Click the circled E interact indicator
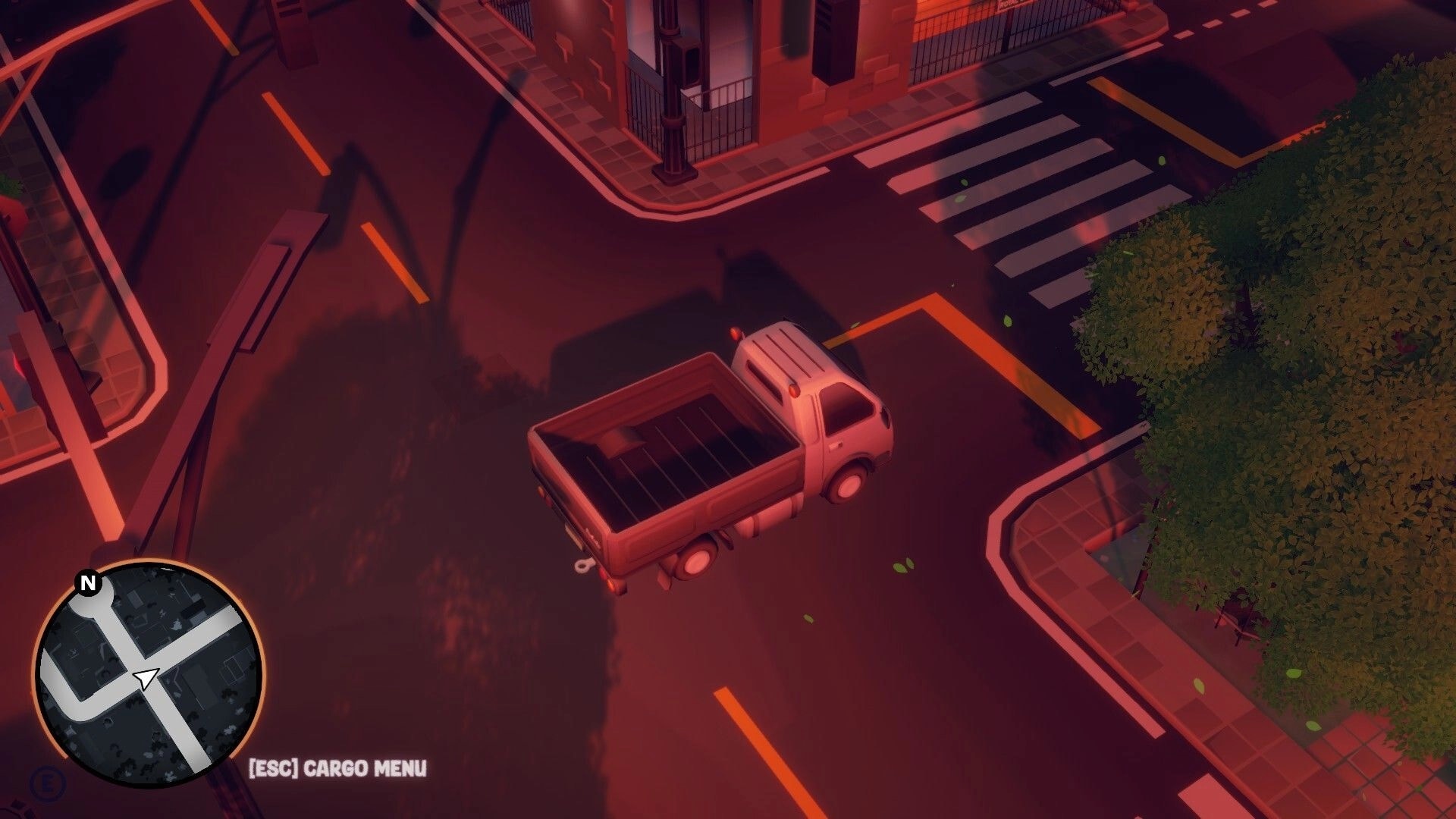Screen dimensions: 1456x819 47,783
